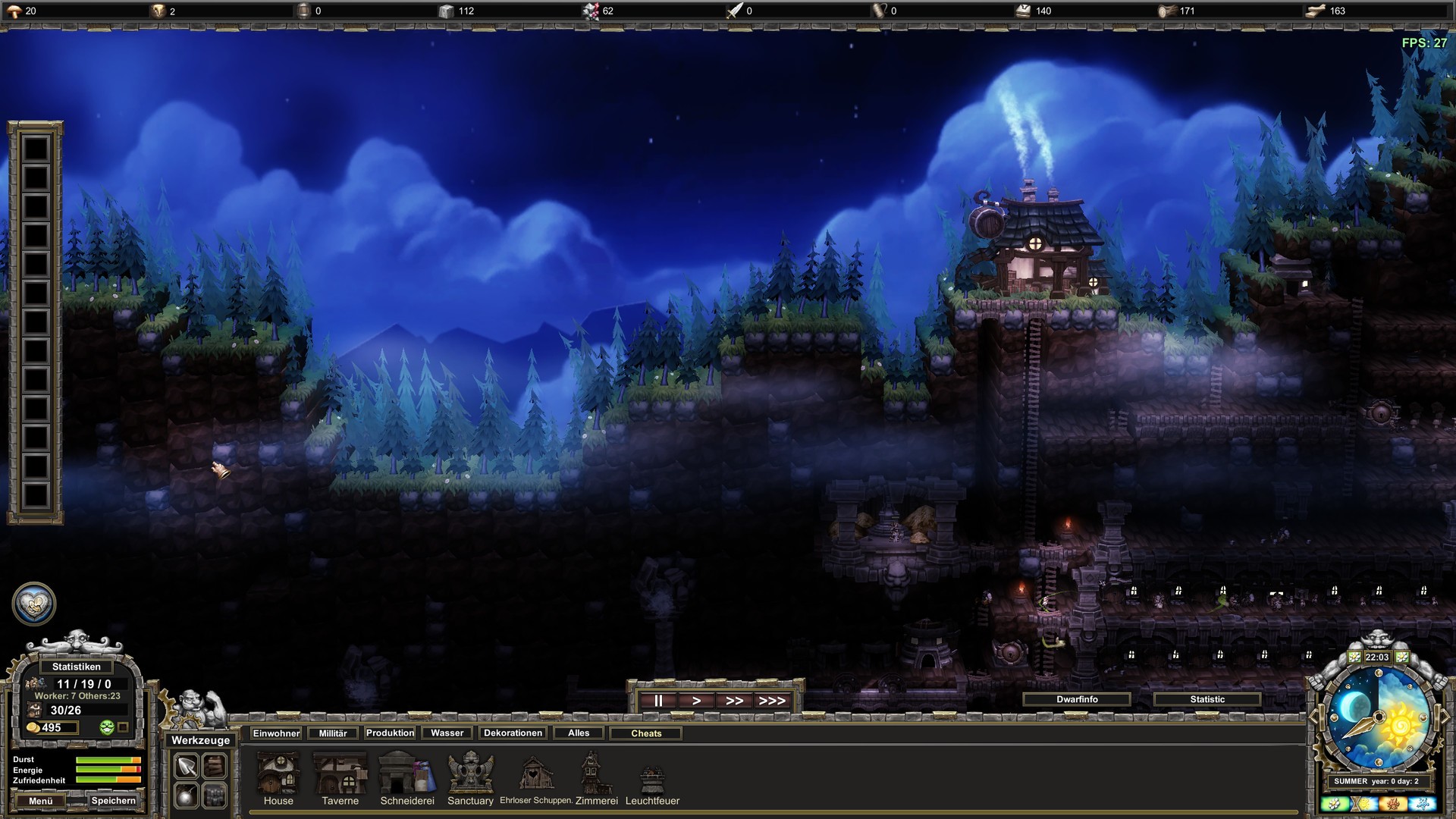Click the winter snowflake season icon
This screenshot has height=819, width=1456.
(x=1423, y=804)
